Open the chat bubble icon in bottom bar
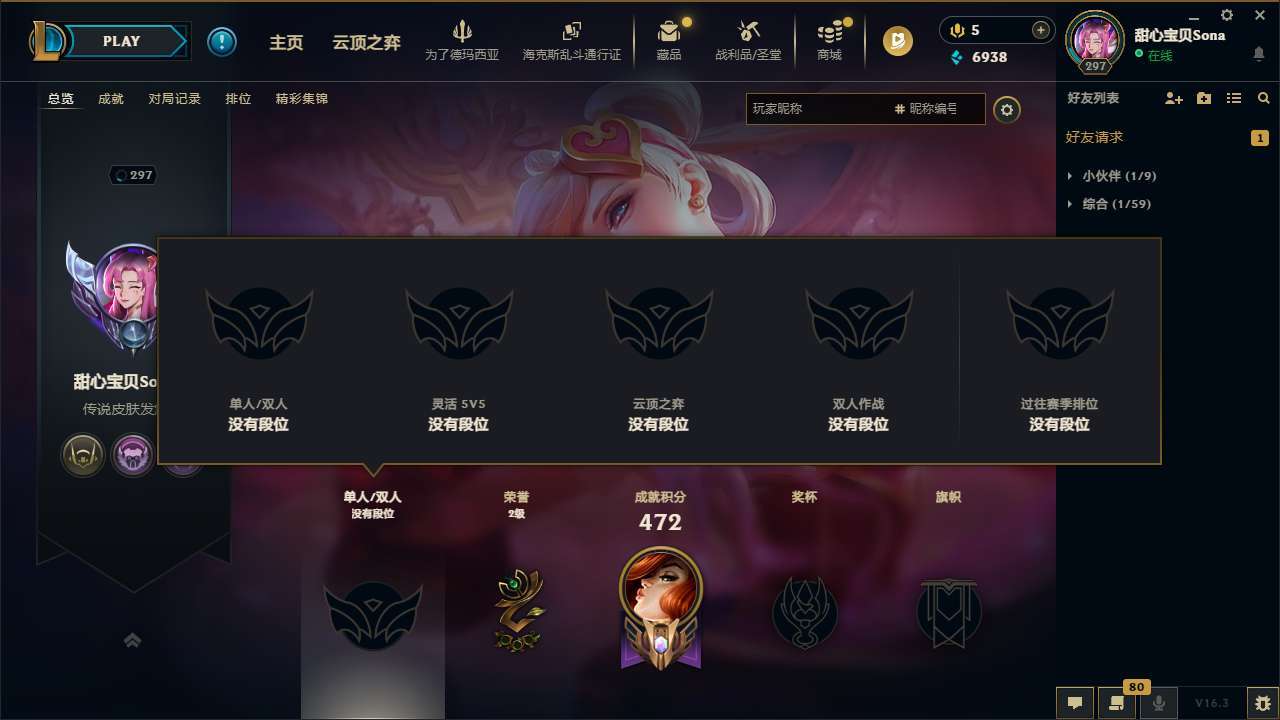This screenshot has width=1280, height=720. pos(1075,703)
